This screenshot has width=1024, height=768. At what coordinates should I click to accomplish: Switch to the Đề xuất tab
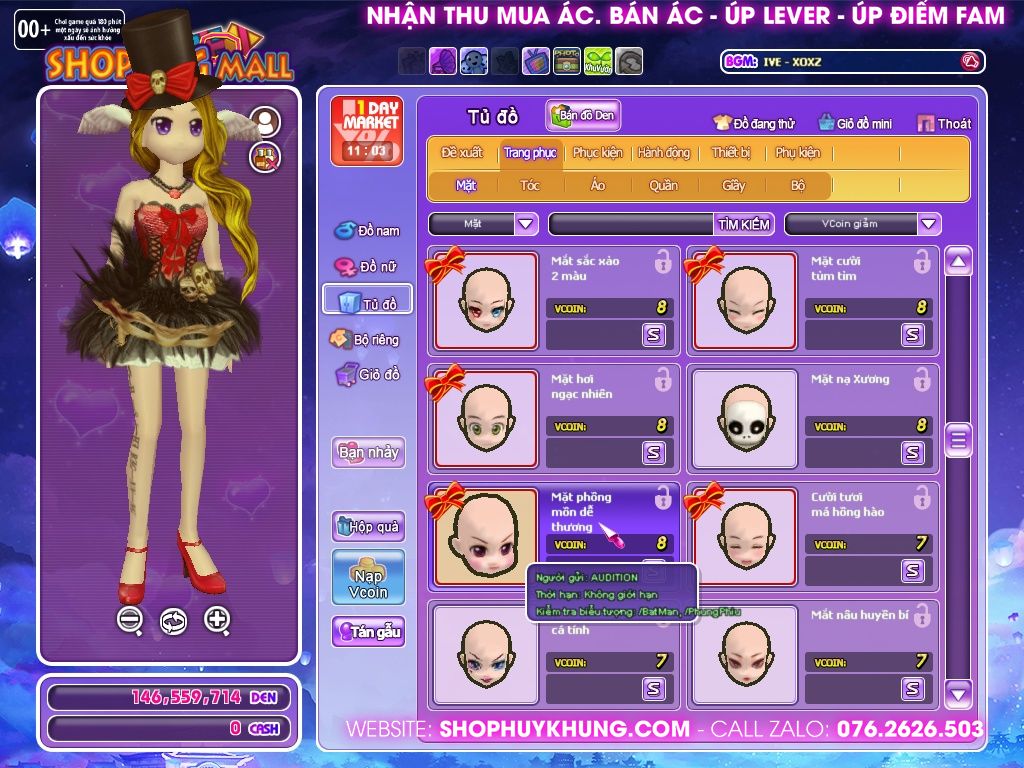pyautogui.click(x=461, y=153)
